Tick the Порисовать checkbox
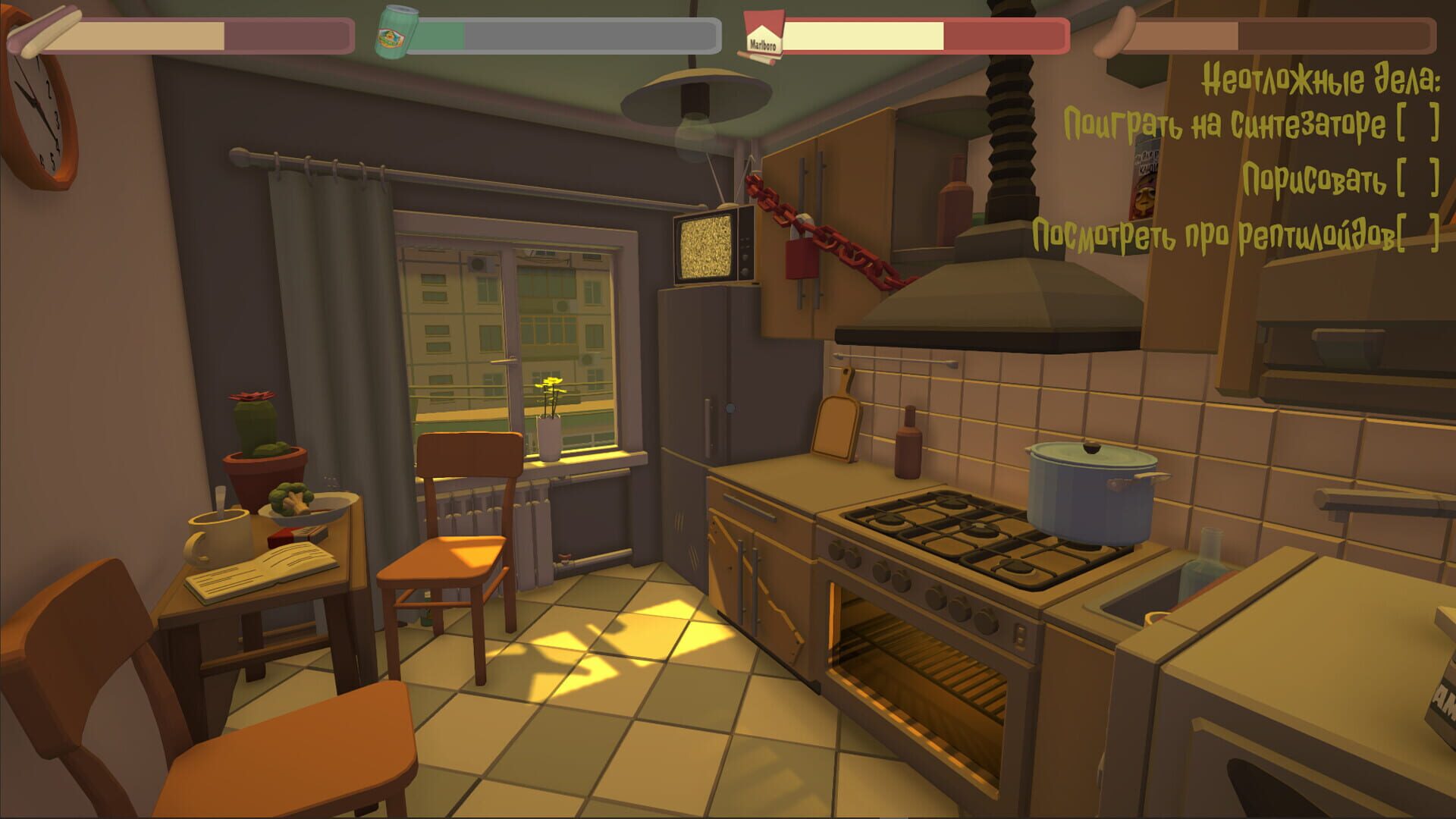The image size is (1456, 819). pos(1417,180)
